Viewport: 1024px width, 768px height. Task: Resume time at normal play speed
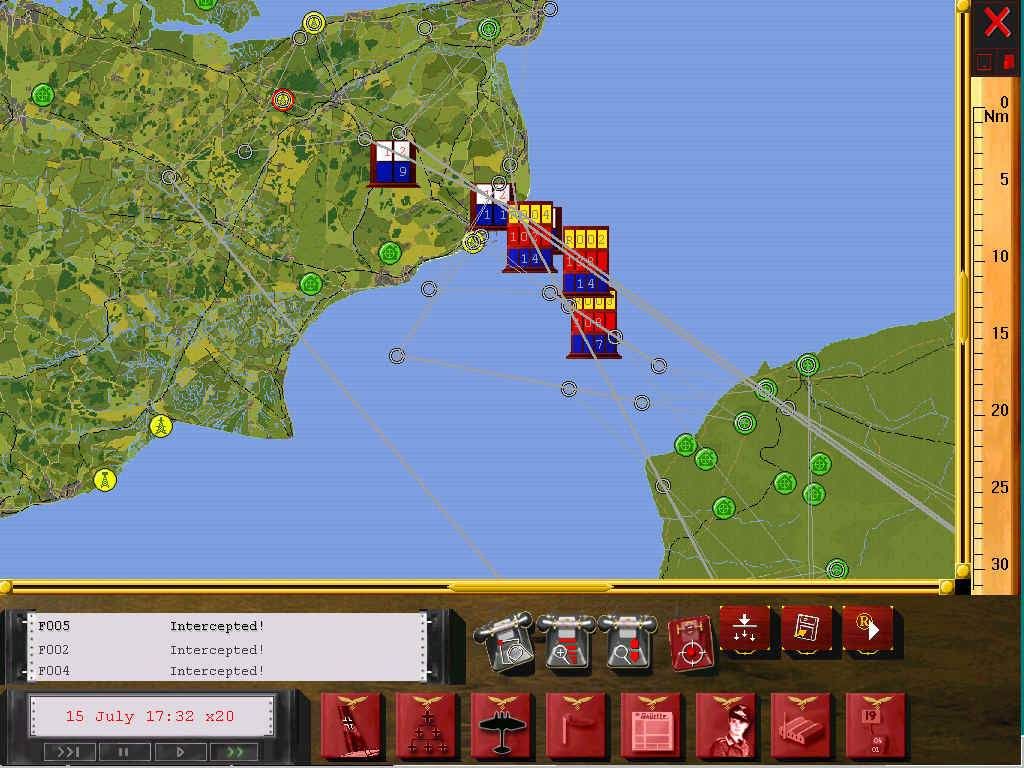(x=181, y=751)
